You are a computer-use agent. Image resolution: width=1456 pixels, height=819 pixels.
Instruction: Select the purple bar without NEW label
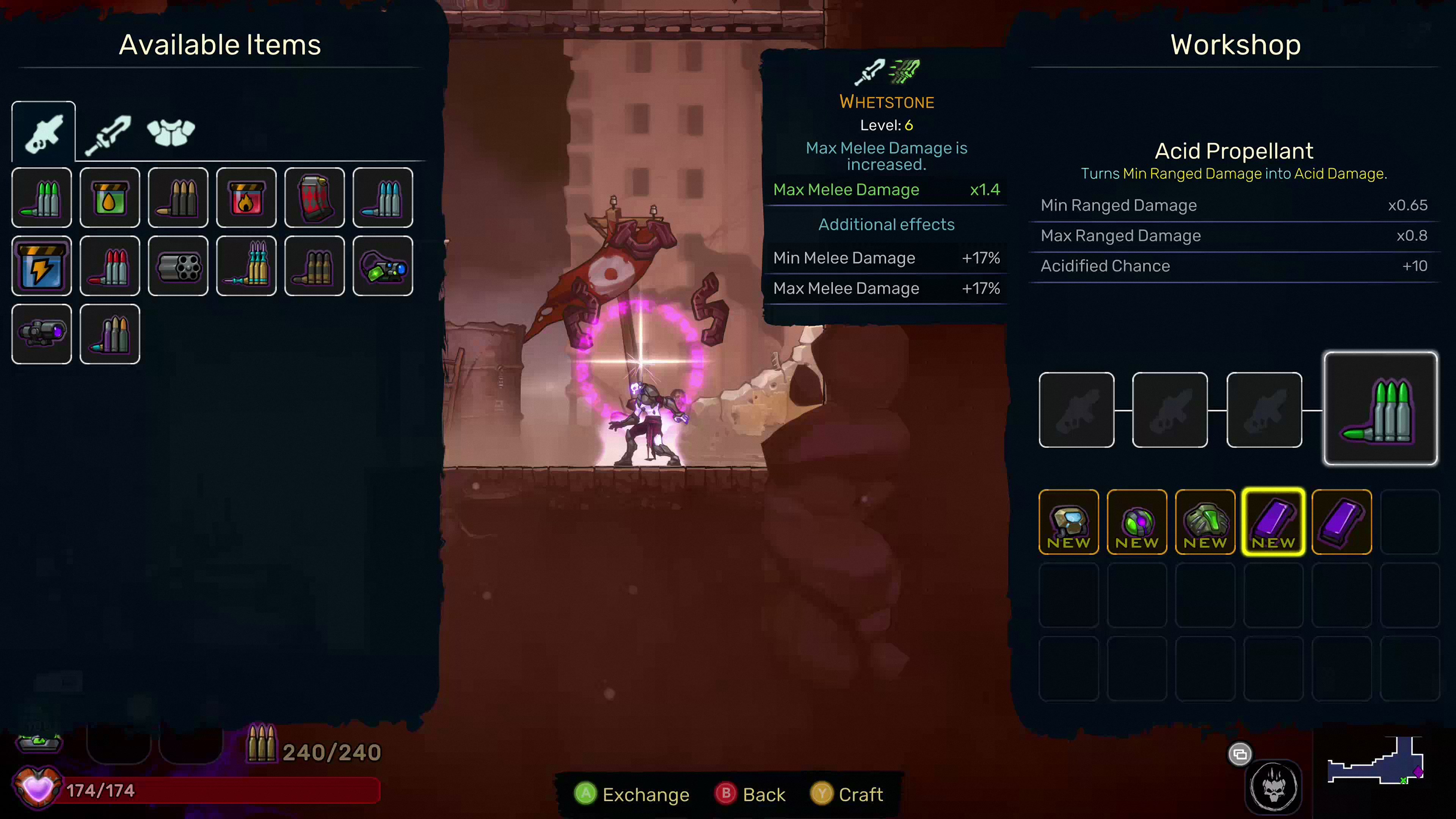click(x=1342, y=522)
